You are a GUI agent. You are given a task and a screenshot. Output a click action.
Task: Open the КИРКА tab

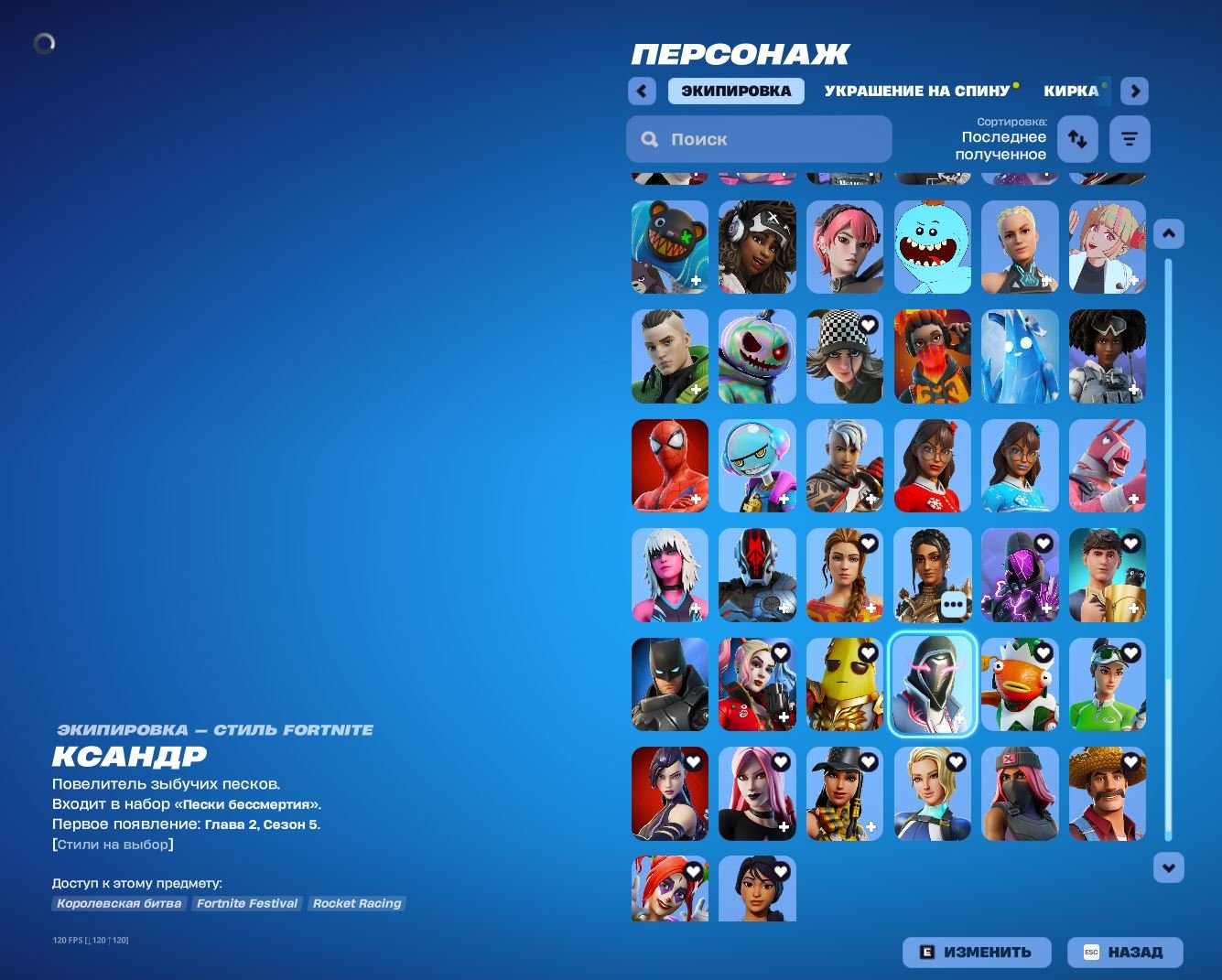[x=1075, y=91]
